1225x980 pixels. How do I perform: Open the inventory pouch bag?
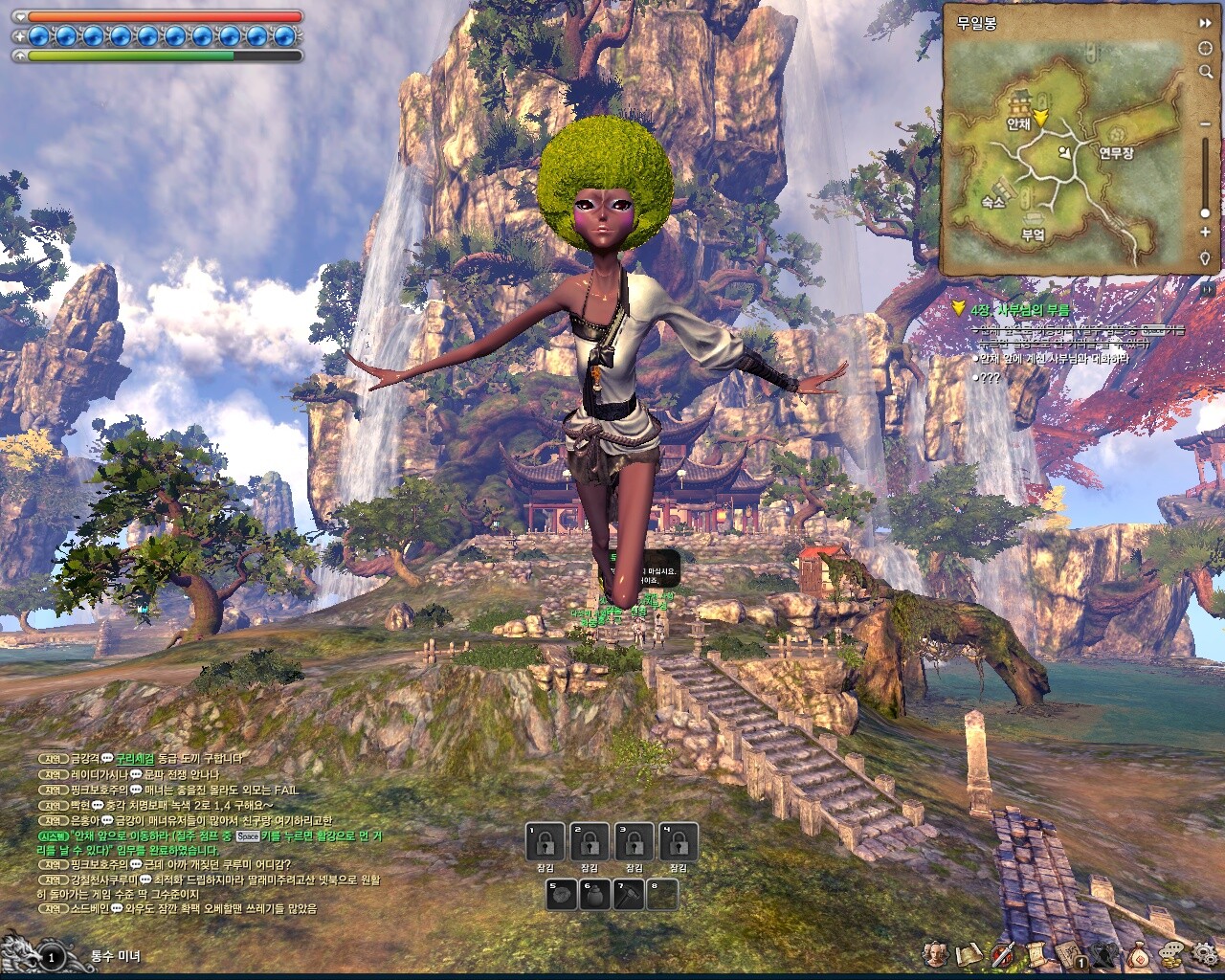click(x=1139, y=953)
